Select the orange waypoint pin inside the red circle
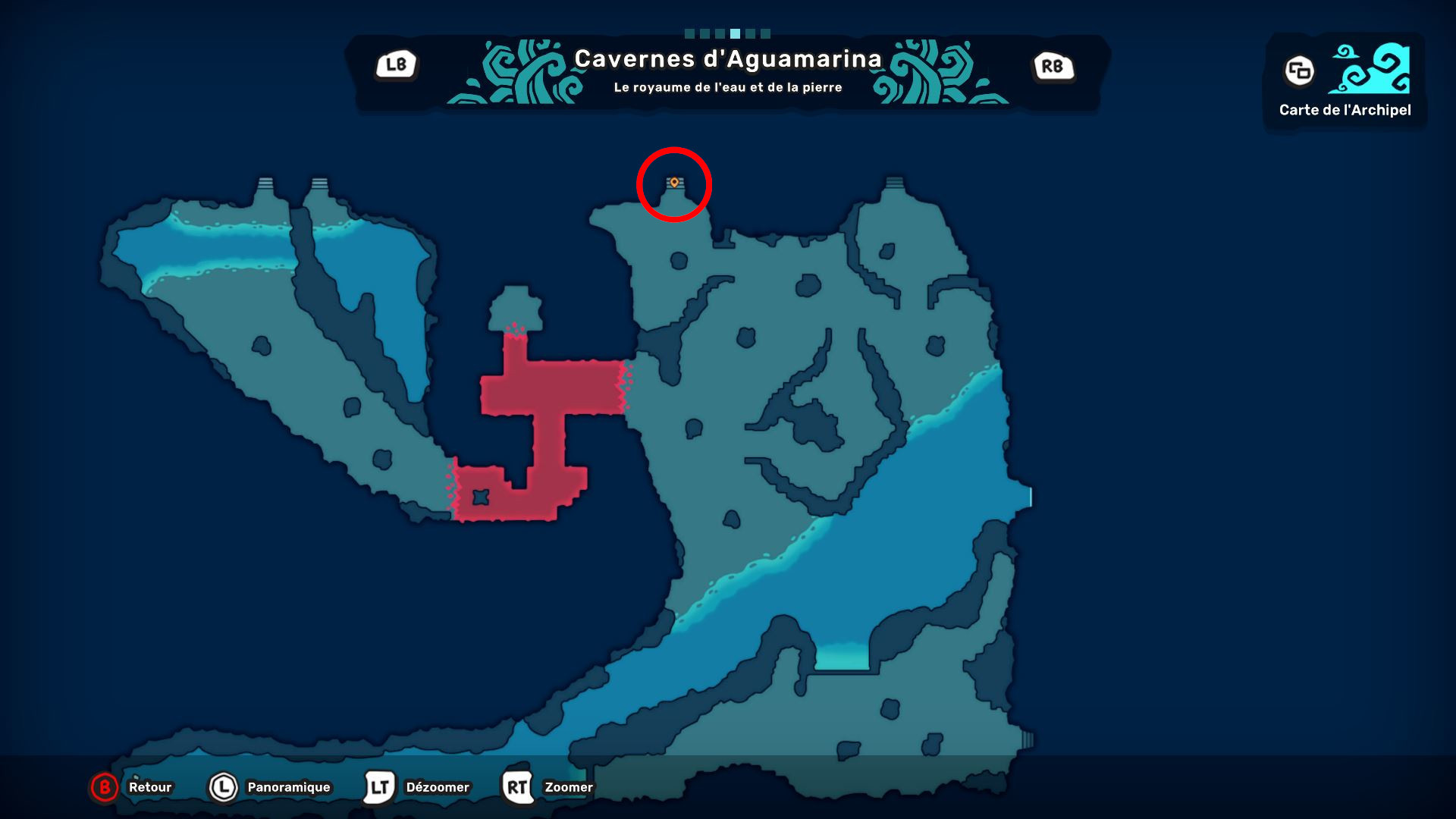1456x819 pixels. tap(674, 182)
